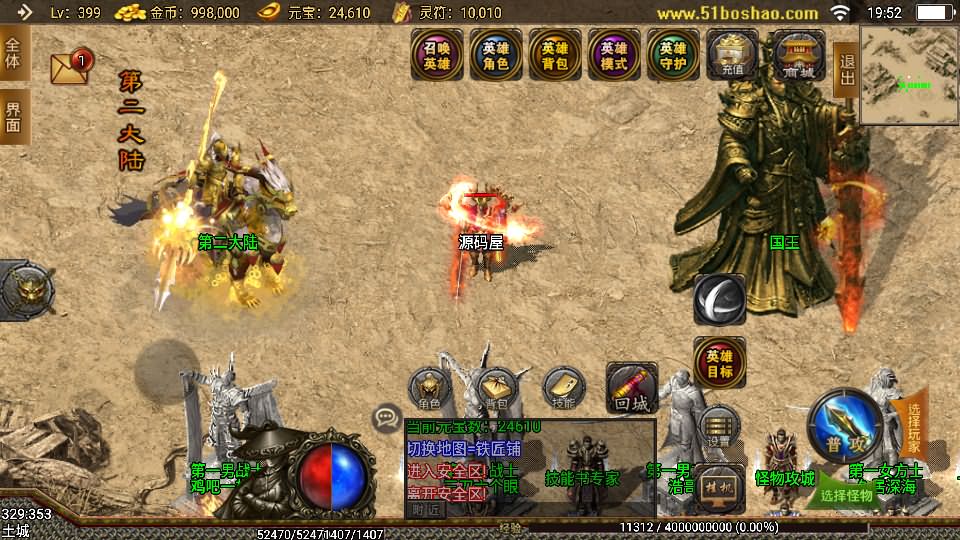
Task: Use the 回城 return-to-town scroll
Action: pos(632,388)
